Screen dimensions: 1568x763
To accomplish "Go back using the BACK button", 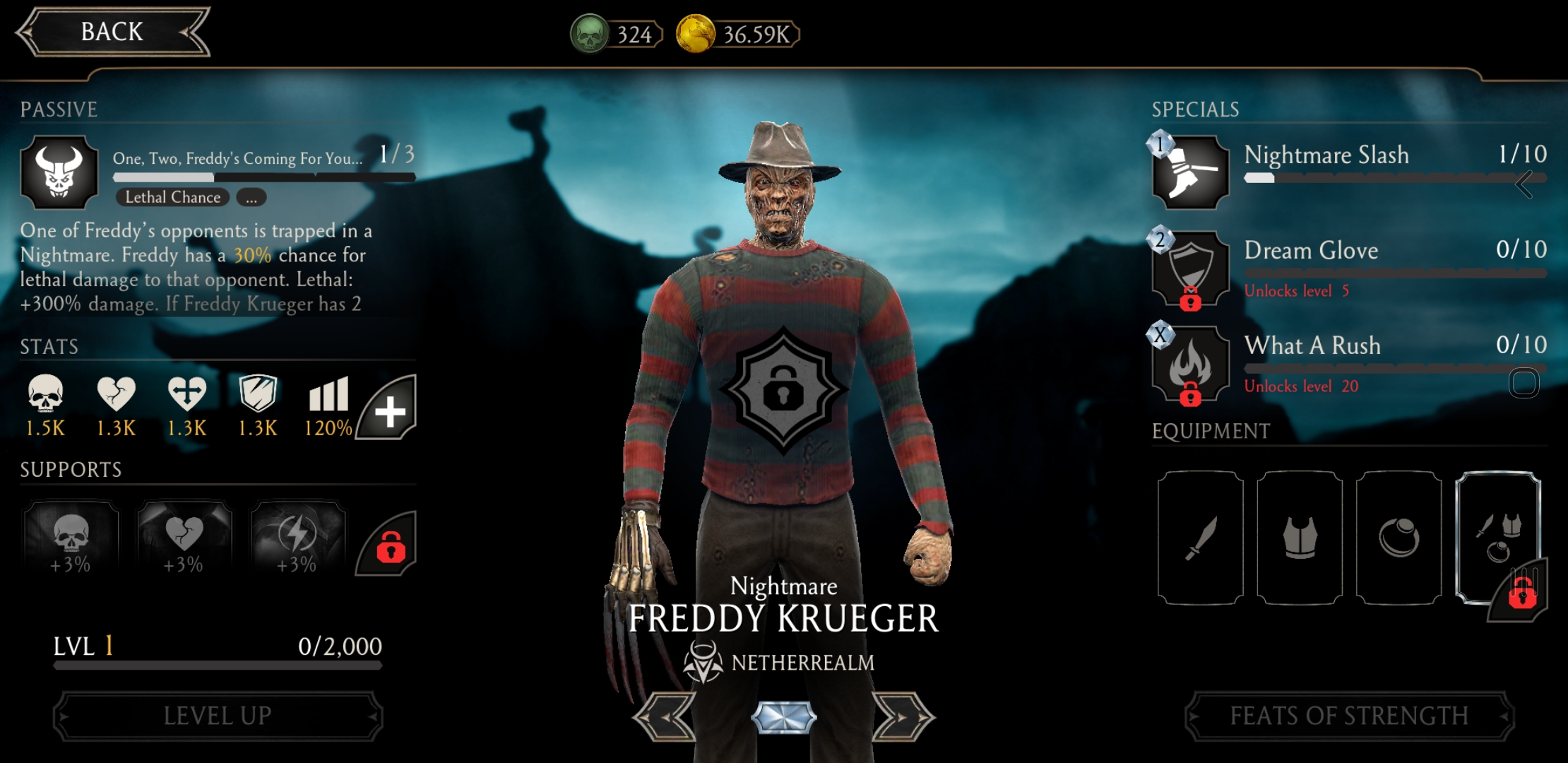I will [x=112, y=32].
